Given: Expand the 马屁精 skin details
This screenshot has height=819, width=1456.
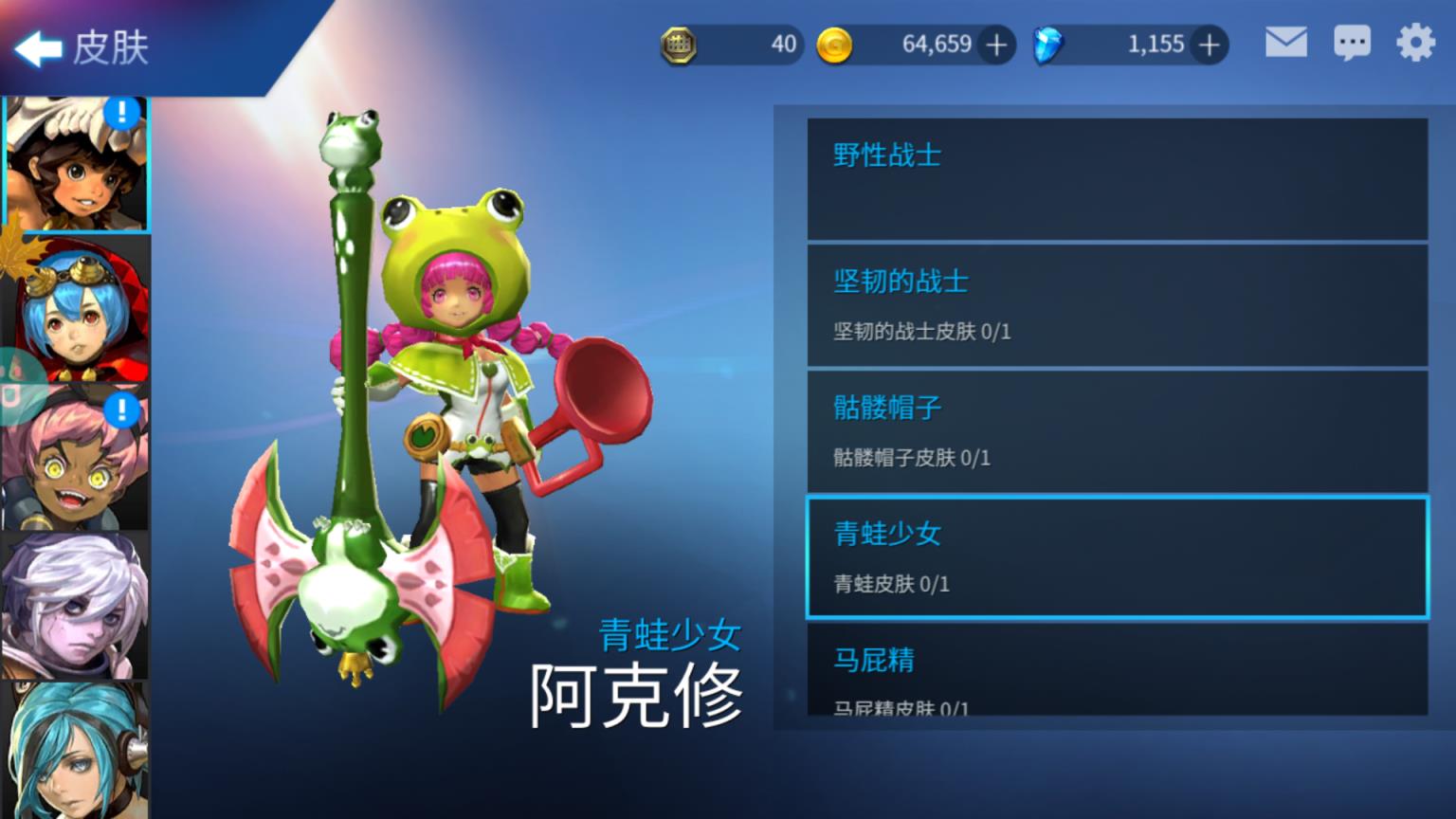Looking at the screenshot, I should click(x=1116, y=678).
